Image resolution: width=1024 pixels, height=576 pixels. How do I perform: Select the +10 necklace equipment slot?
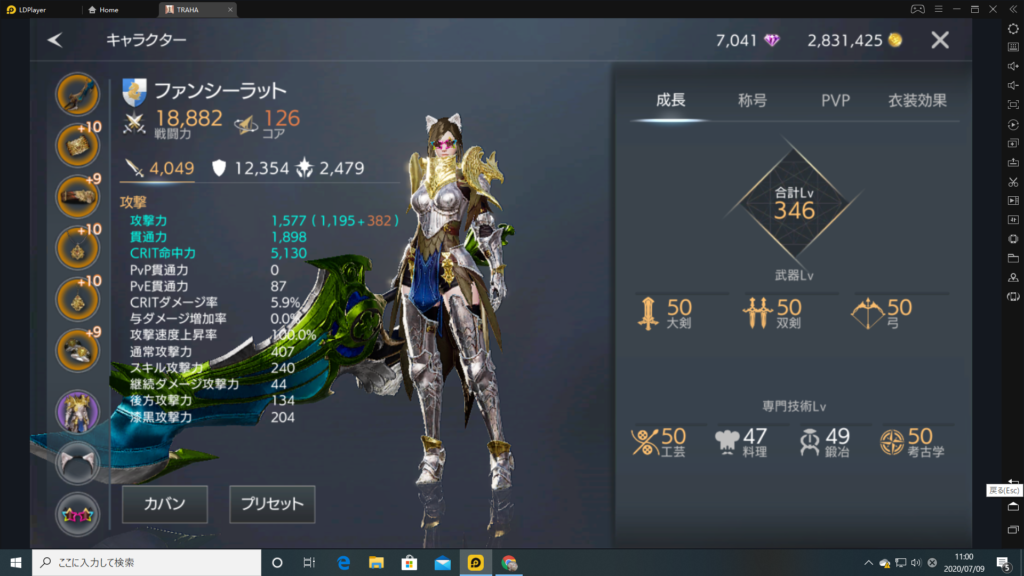[x=77, y=246]
